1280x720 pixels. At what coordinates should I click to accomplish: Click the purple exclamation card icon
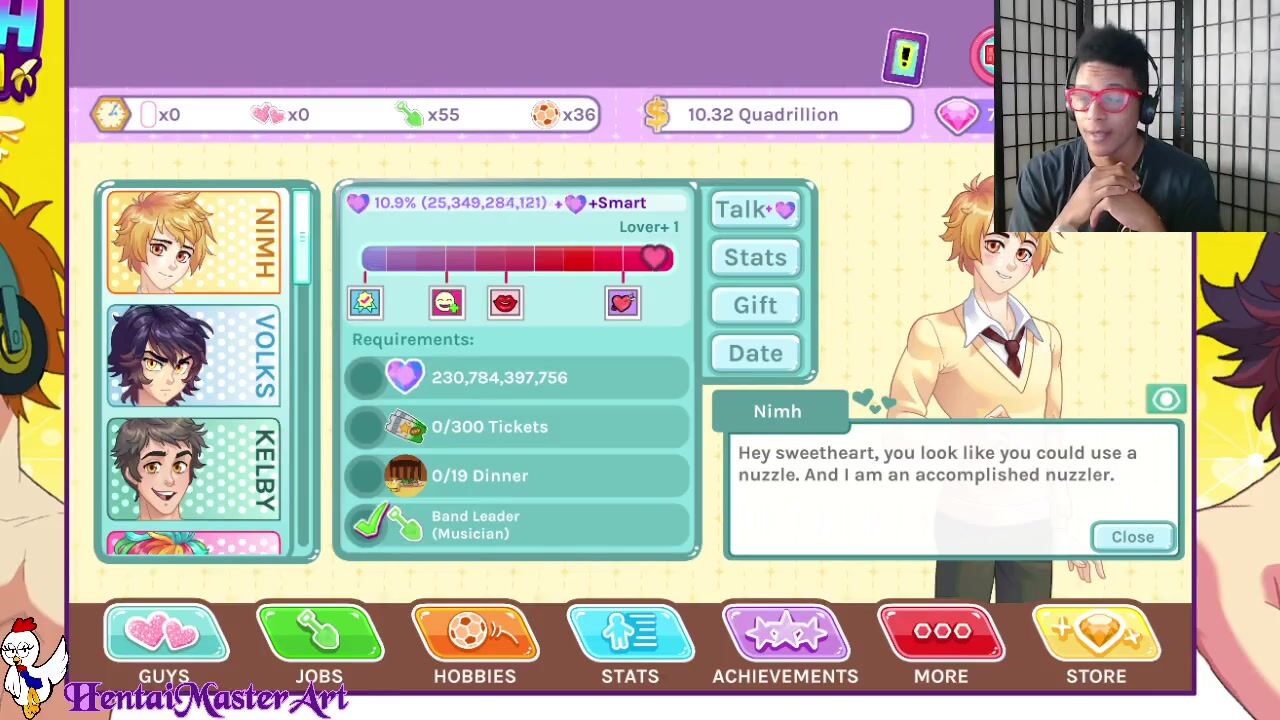pos(905,58)
